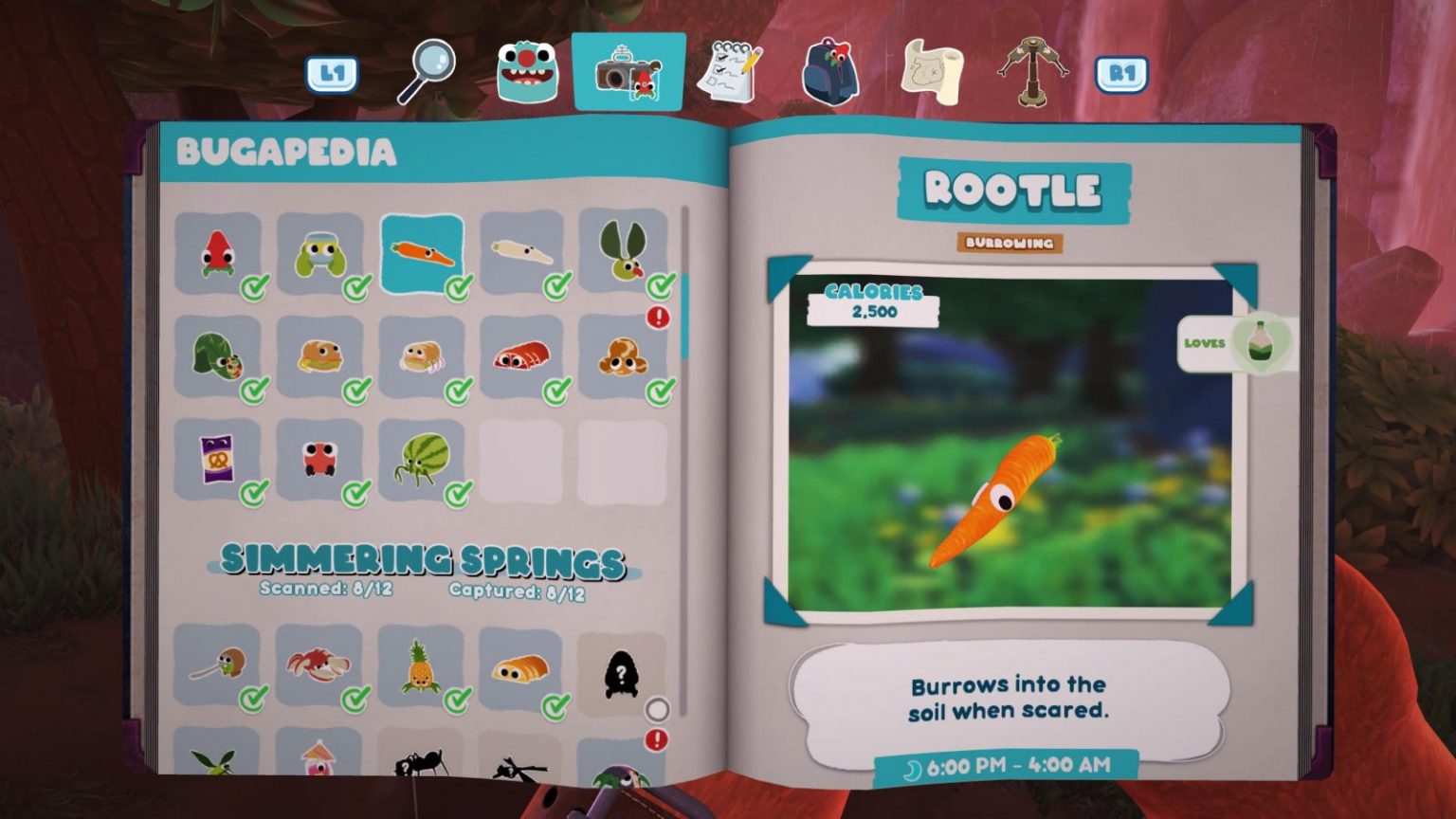1456x819 pixels.
Task: Click the question-mark silhouette entry
Action: 621,675
